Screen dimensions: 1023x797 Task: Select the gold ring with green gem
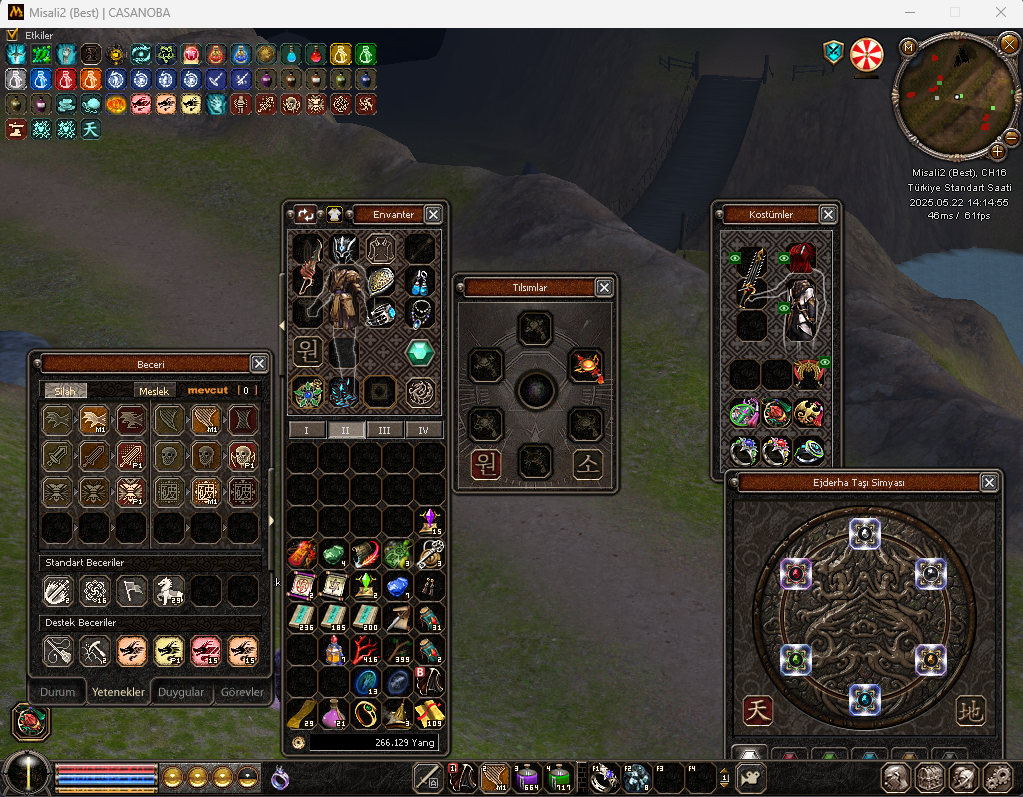pos(365,714)
